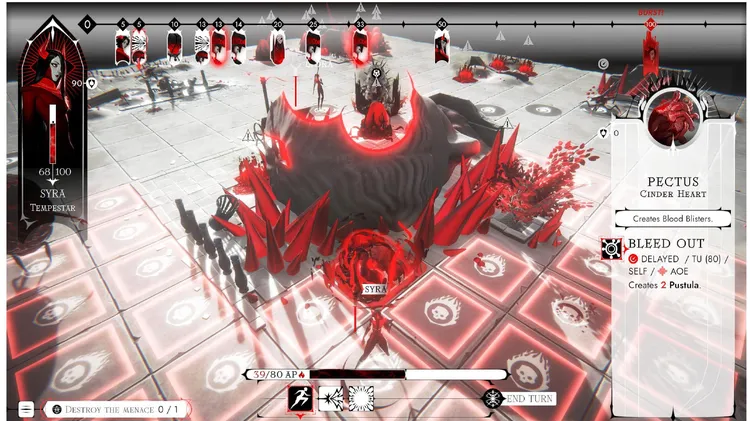The height and width of the screenshot is (421, 750).
Task: Open the menu button beside the objective
Action: click(26, 409)
